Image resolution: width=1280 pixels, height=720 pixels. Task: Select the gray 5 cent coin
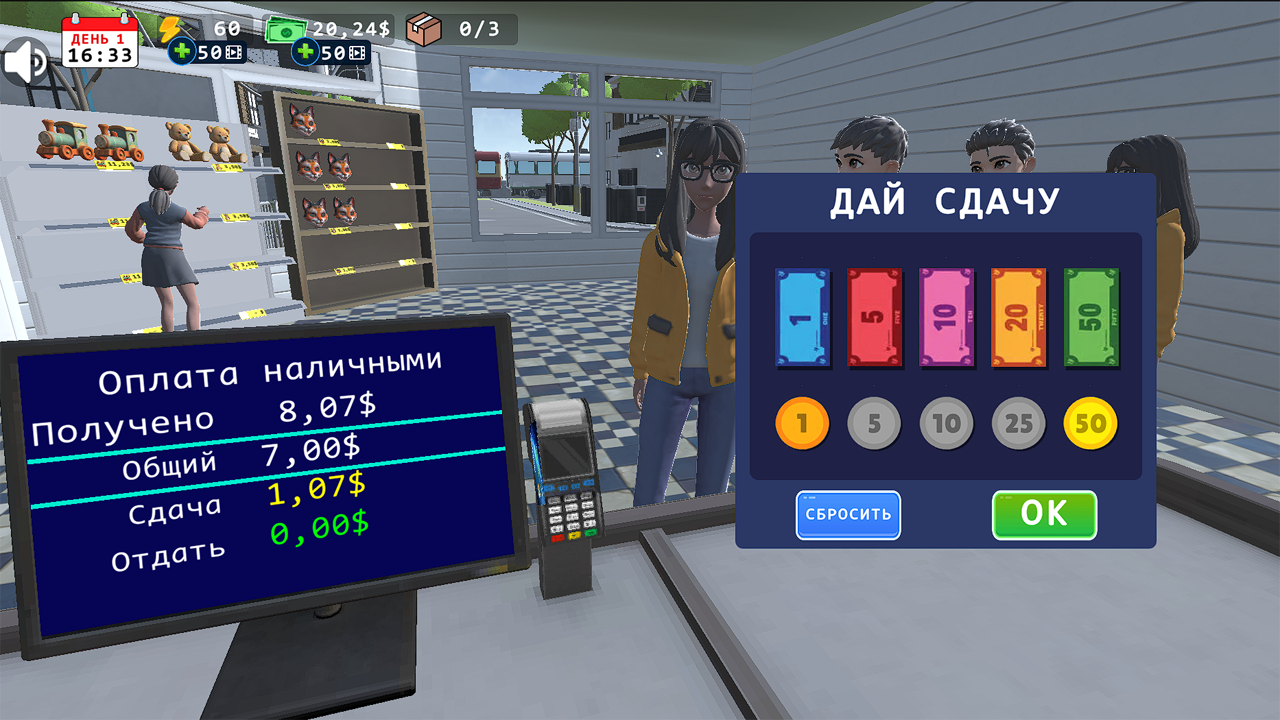(x=874, y=422)
